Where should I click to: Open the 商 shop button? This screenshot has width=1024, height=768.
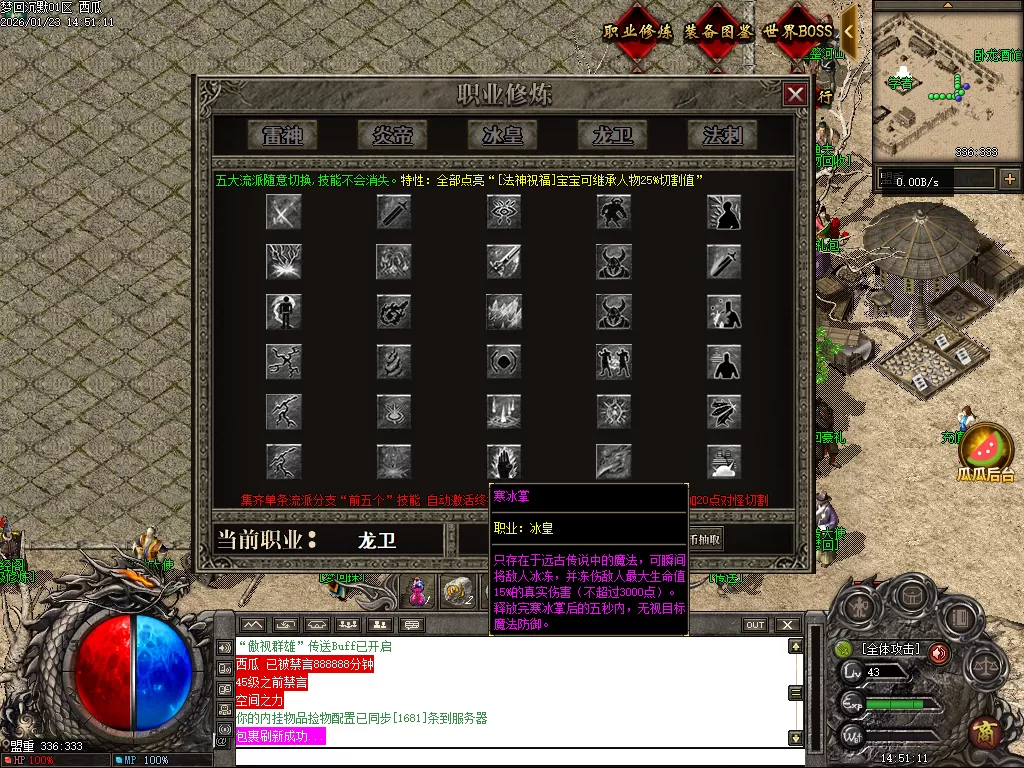986,732
